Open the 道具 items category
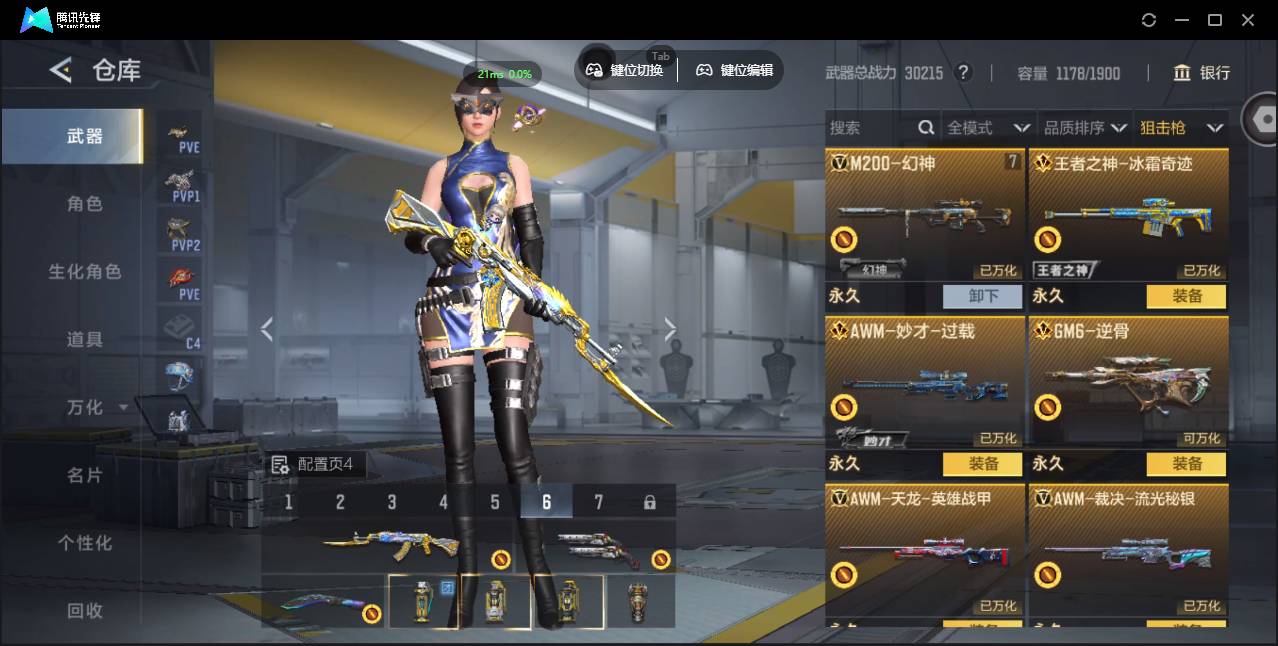 (x=84, y=340)
